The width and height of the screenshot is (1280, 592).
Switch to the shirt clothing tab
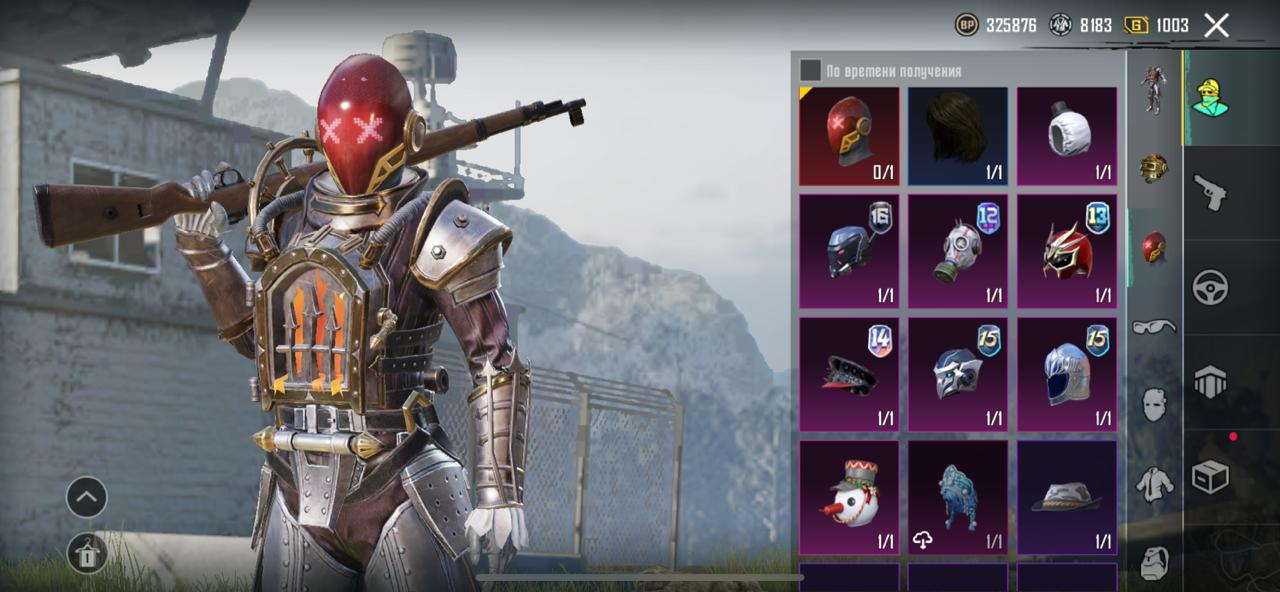click(1154, 484)
